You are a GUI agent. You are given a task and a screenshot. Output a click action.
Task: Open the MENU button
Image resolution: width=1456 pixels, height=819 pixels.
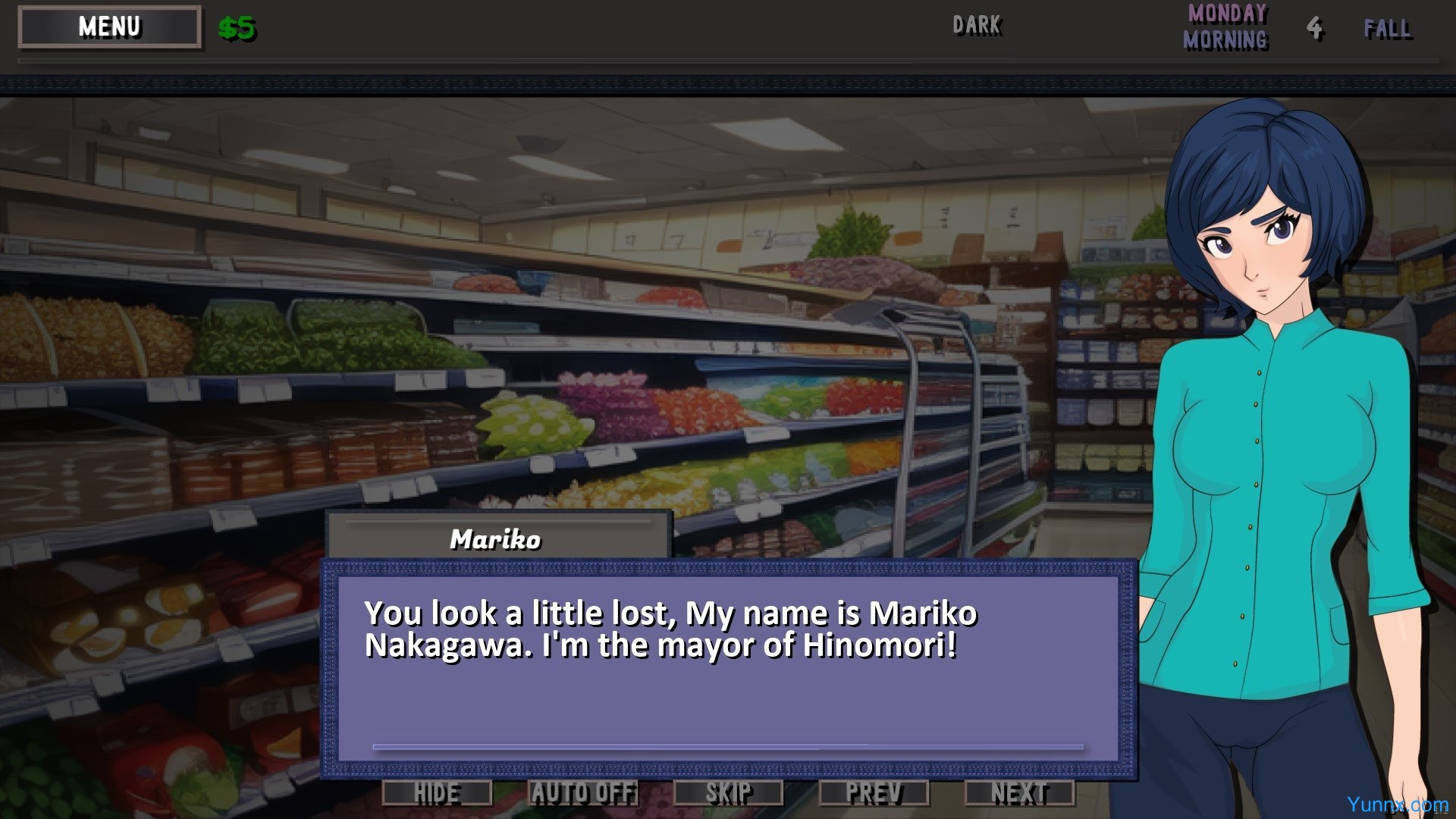110,27
